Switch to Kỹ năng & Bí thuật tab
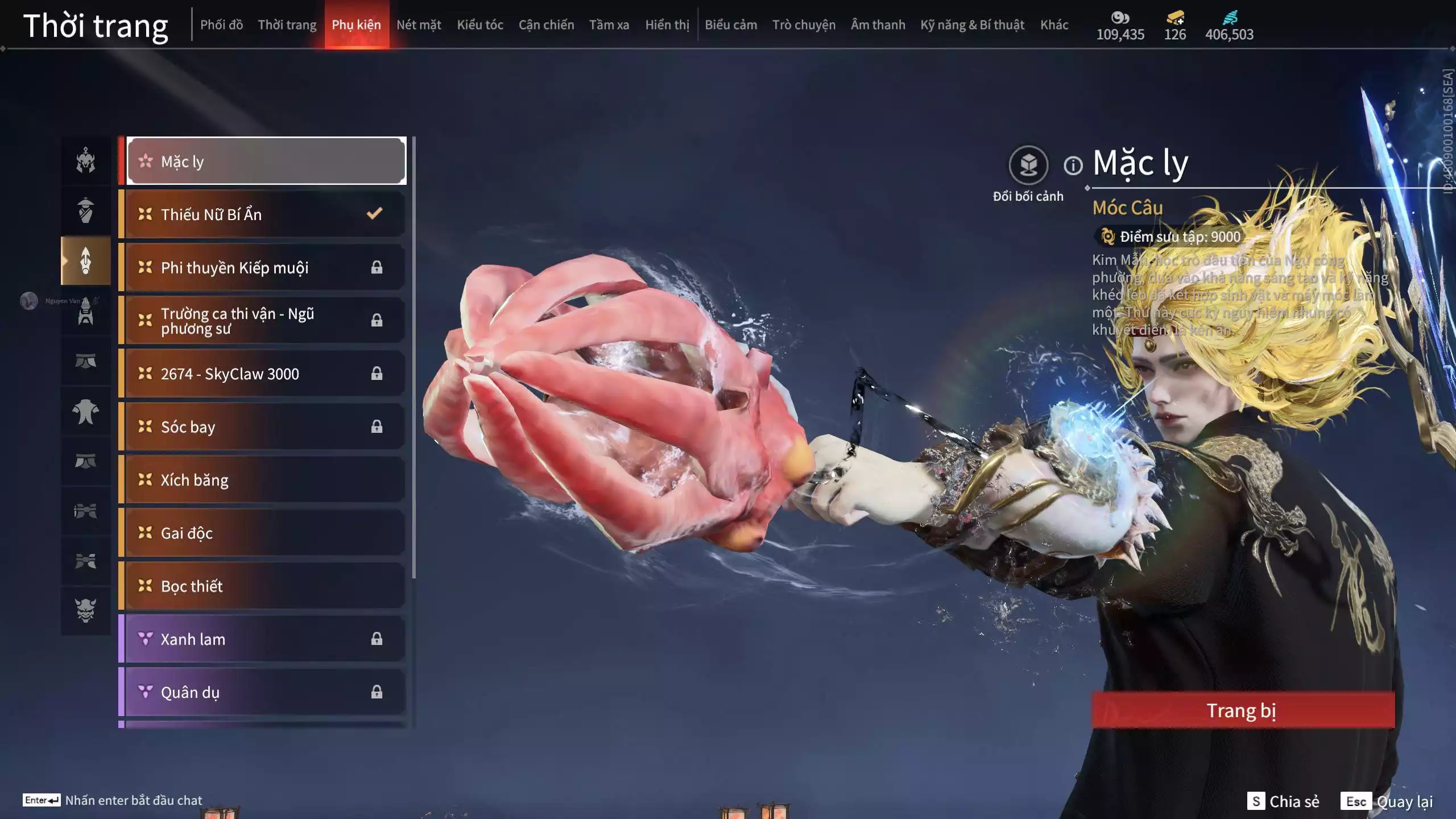Image resolution: width=1456 pixels, height=819 pixels. [x=972, y=25]
